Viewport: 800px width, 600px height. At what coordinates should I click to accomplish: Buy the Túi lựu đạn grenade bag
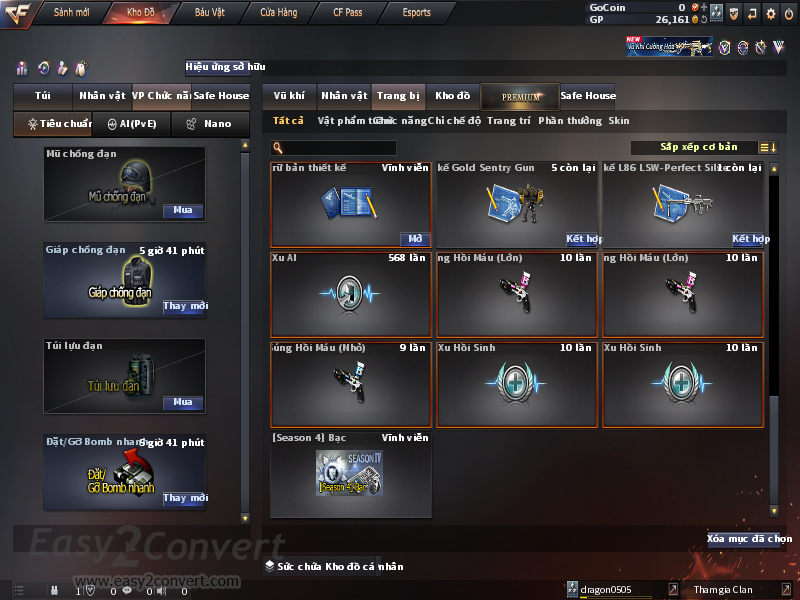pyautogui.click(x=182, y=402)
